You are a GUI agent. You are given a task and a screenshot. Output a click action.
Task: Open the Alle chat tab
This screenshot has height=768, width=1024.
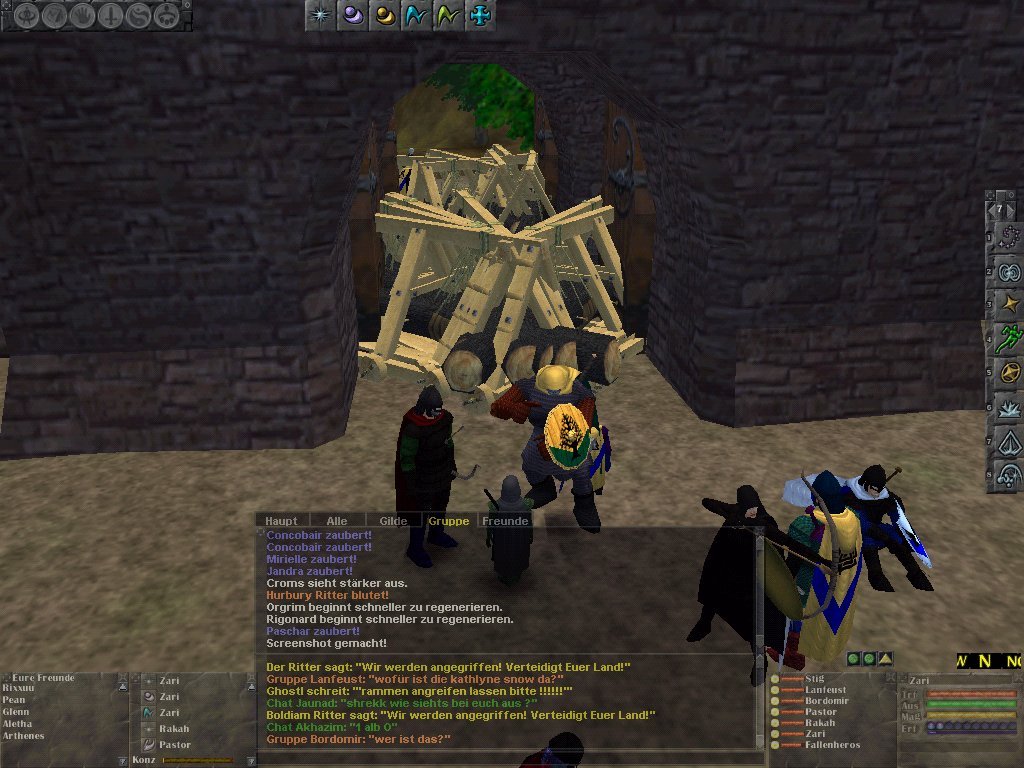coord(337,521)
